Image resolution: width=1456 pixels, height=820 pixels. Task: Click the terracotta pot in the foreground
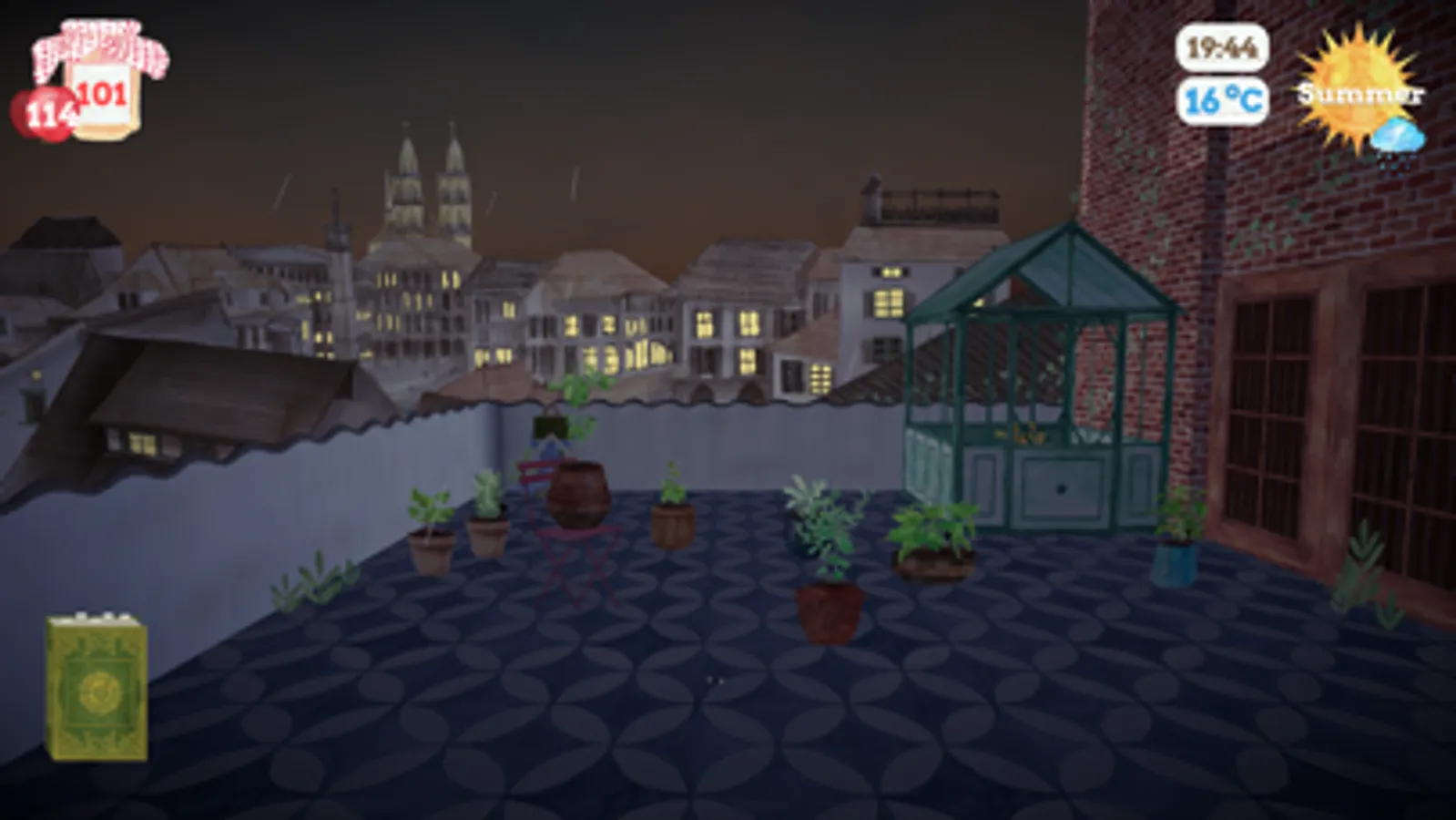[x=830, y=610]
